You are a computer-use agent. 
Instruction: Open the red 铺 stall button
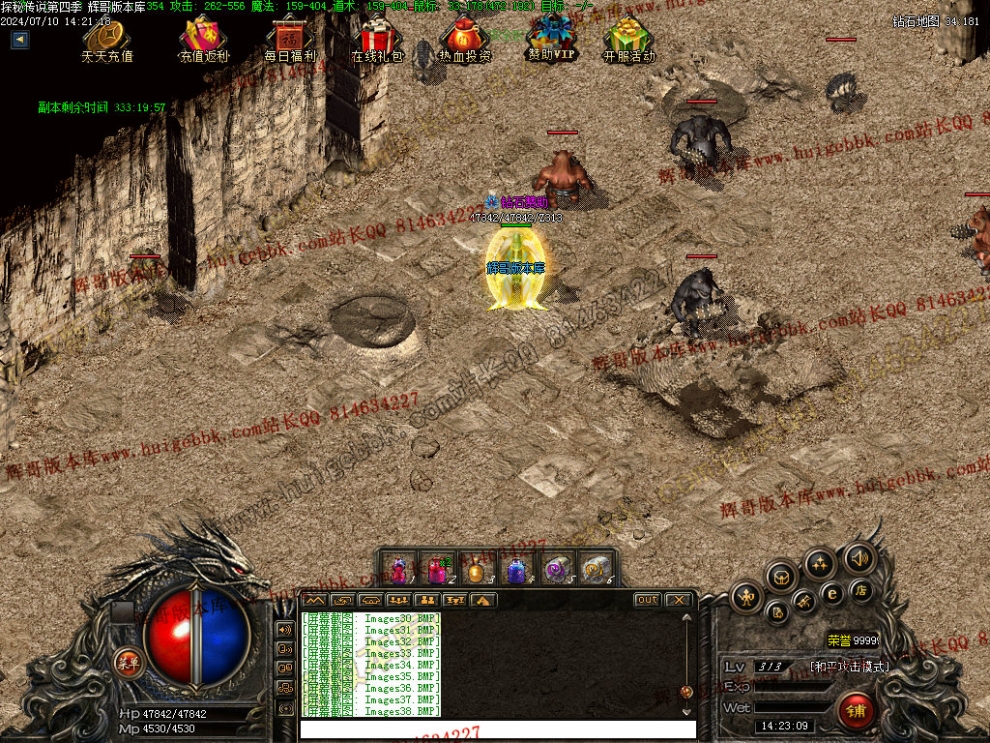pos(856,711)
